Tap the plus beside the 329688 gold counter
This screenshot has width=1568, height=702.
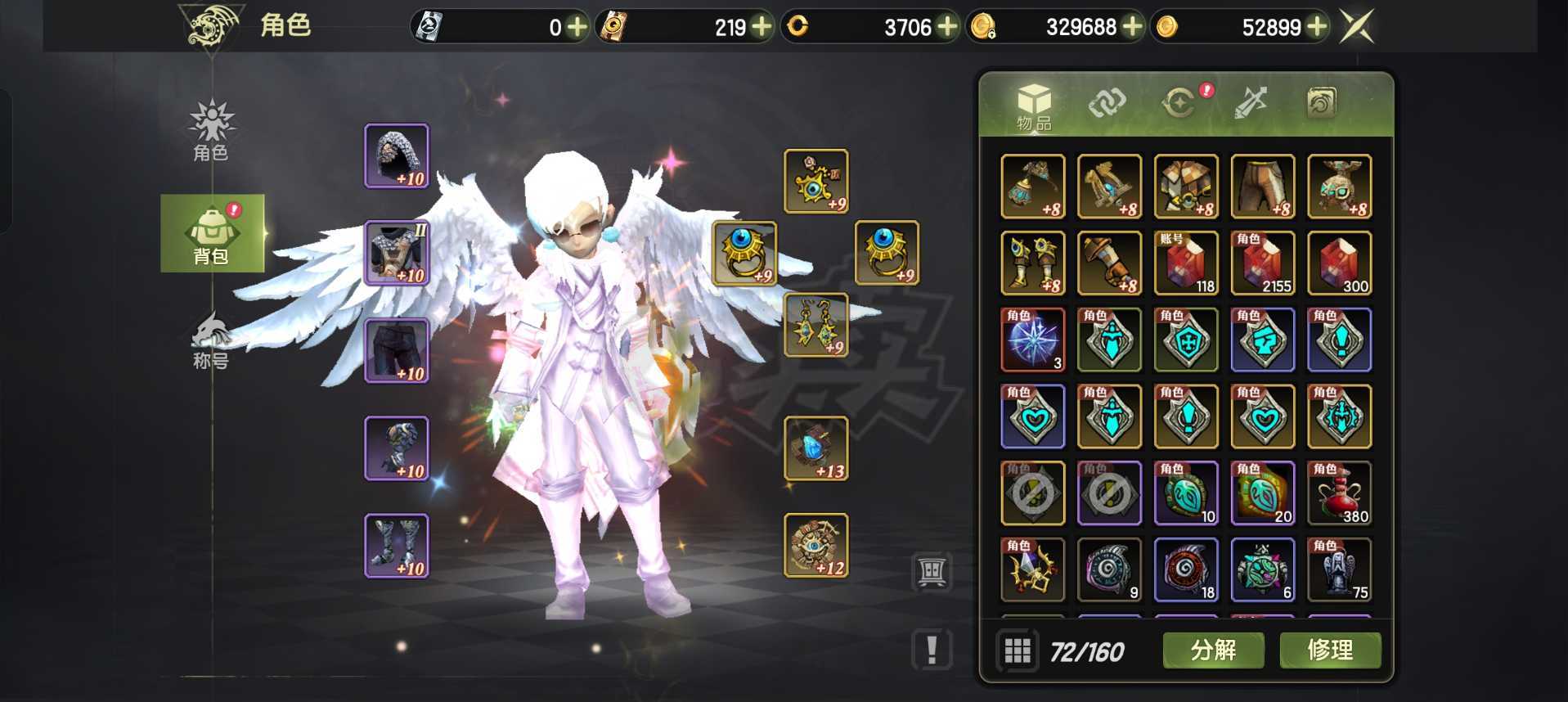click(1133, 27)
